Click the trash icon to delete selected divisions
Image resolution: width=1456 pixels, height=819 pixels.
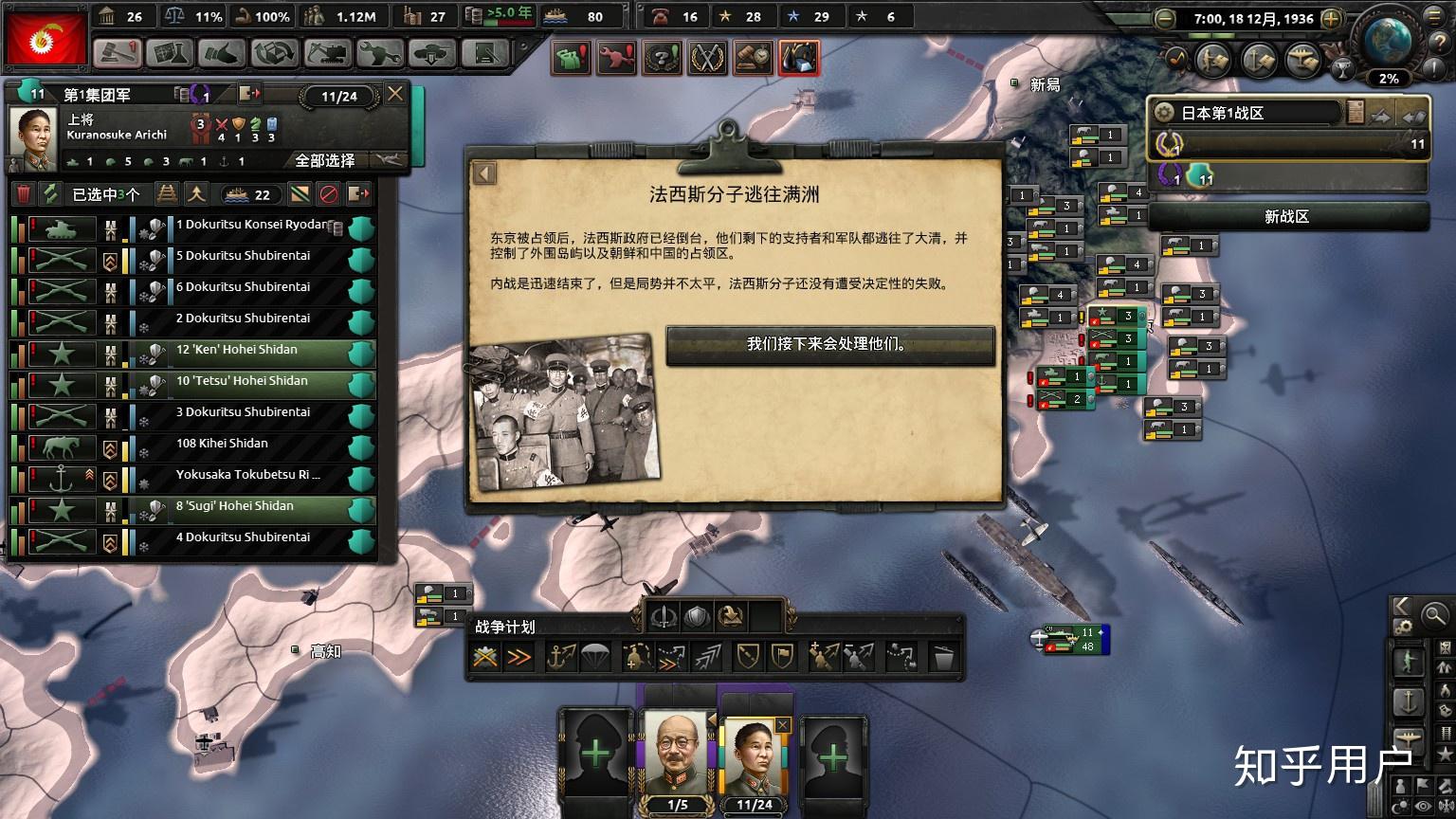click(25, 193)
